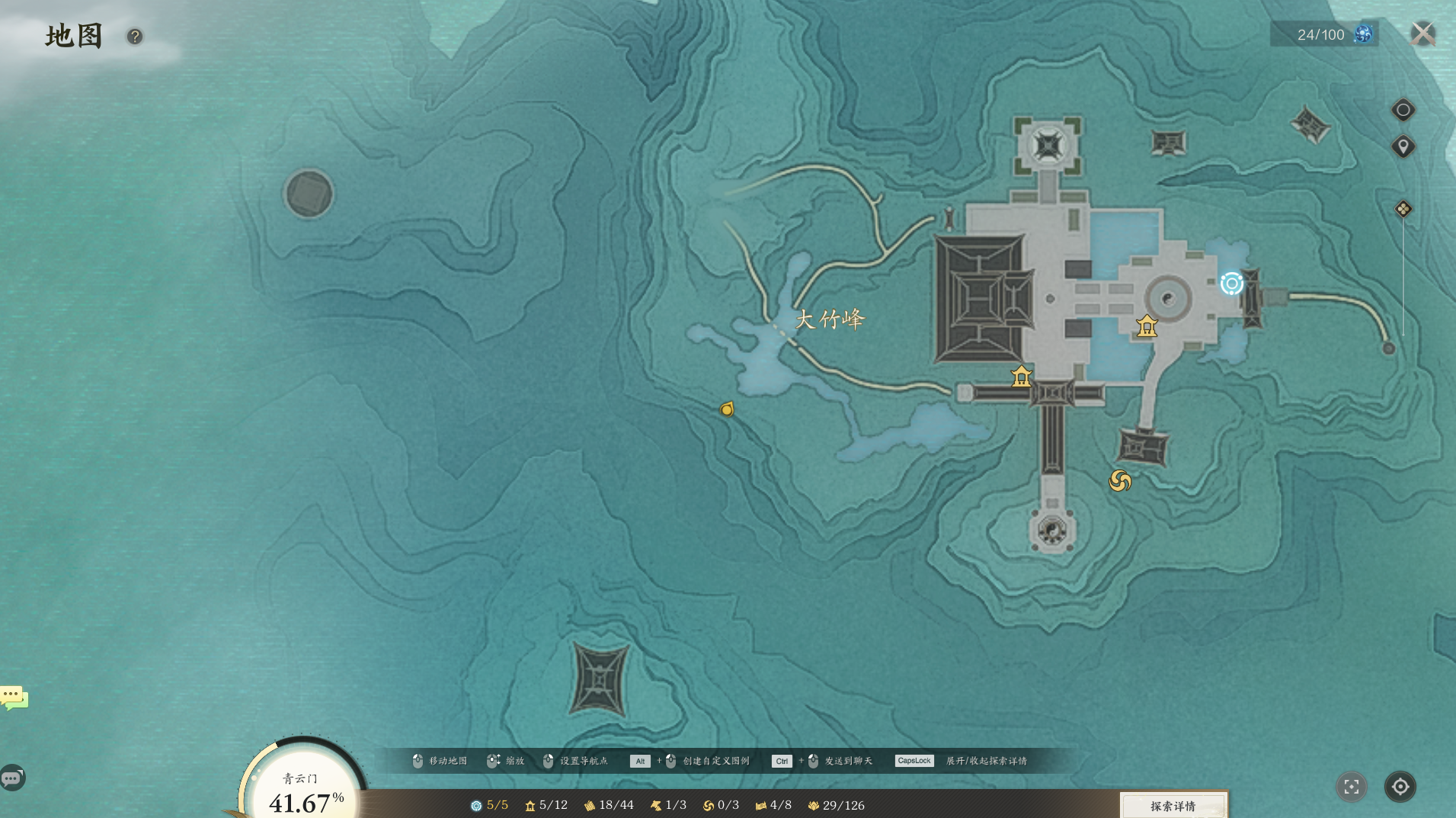Close the map screen
The width and height of the screenshot is (1456, 818).
point(1422,34)
